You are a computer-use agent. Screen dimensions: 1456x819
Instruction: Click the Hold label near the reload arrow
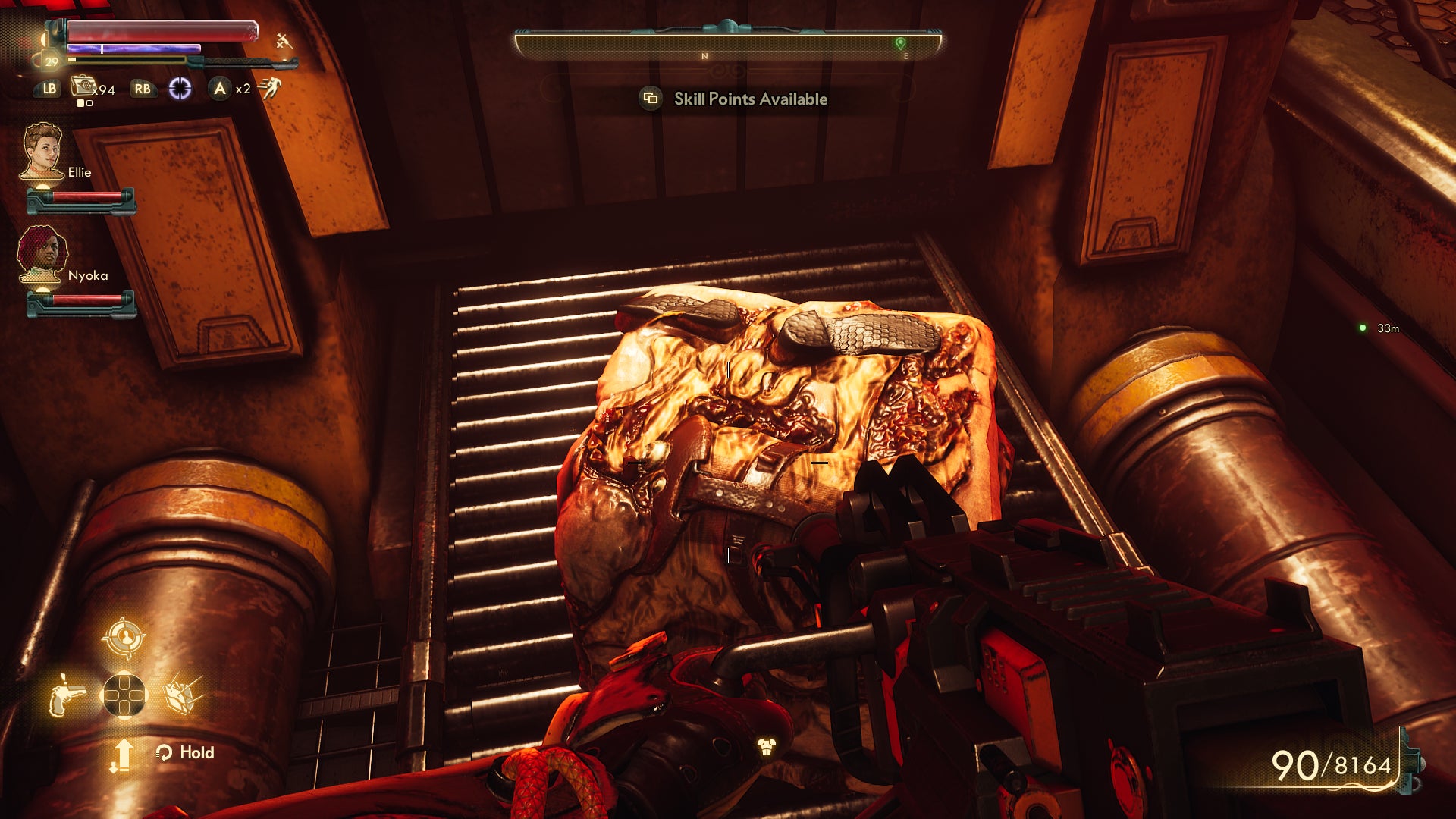click(x=197, y=753)
